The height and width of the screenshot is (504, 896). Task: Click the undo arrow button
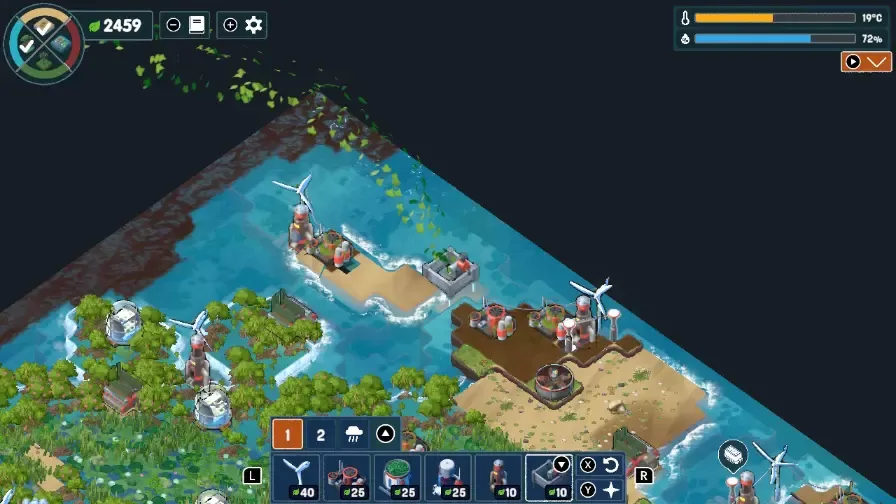[x=611, y=465]
